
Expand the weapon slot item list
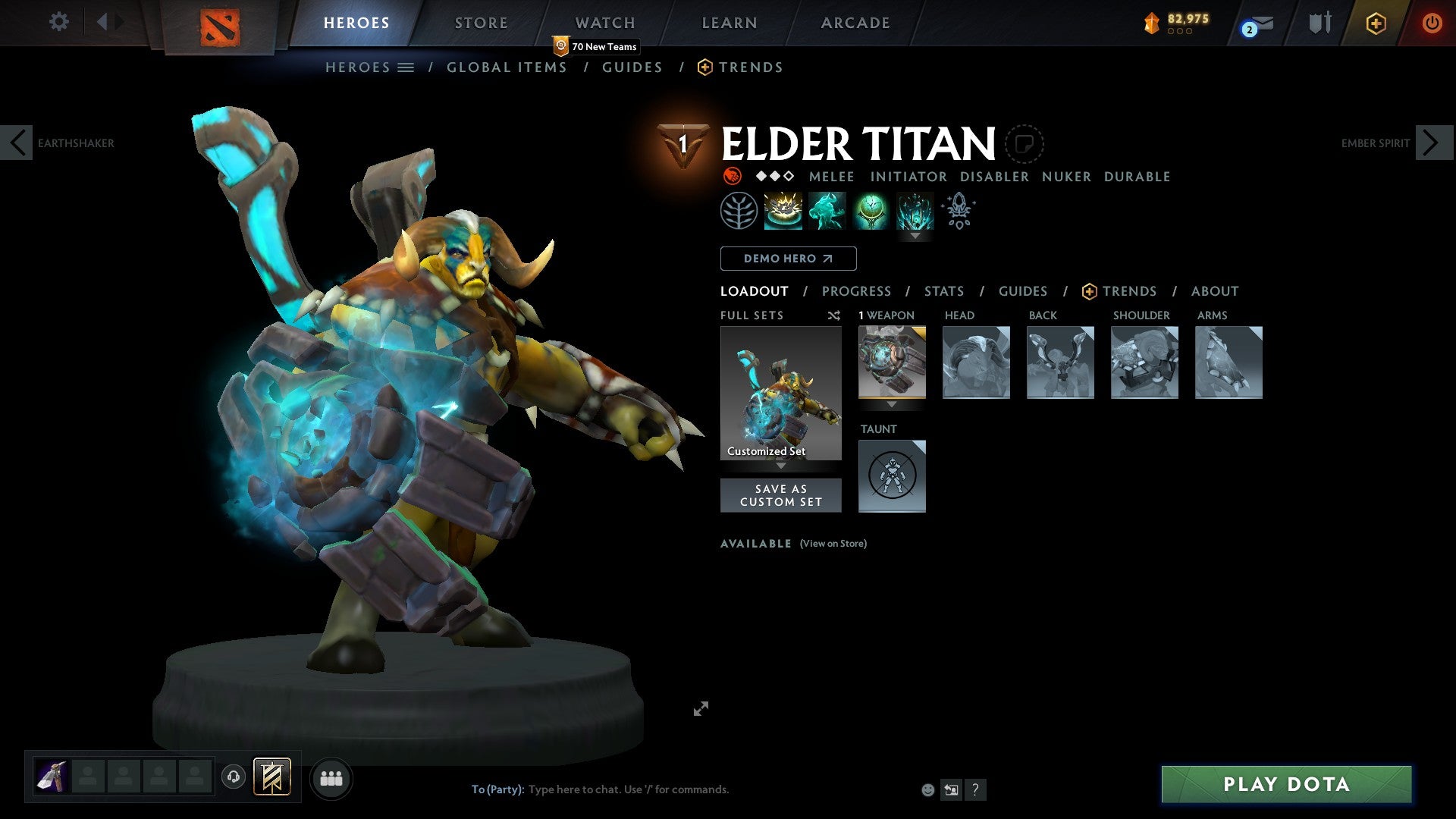893,405
